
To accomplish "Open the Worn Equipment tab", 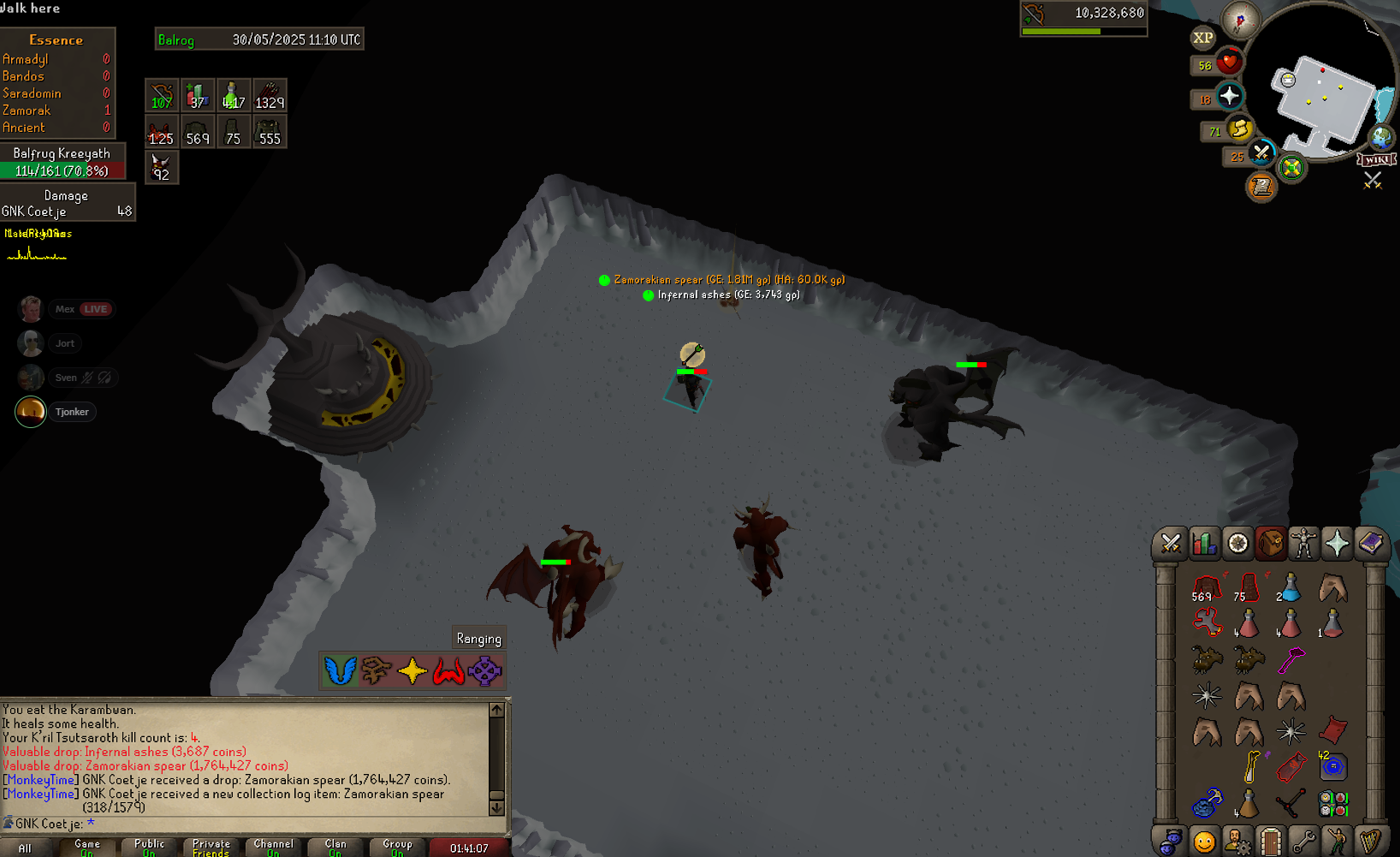I will [x=1303, y=544].
